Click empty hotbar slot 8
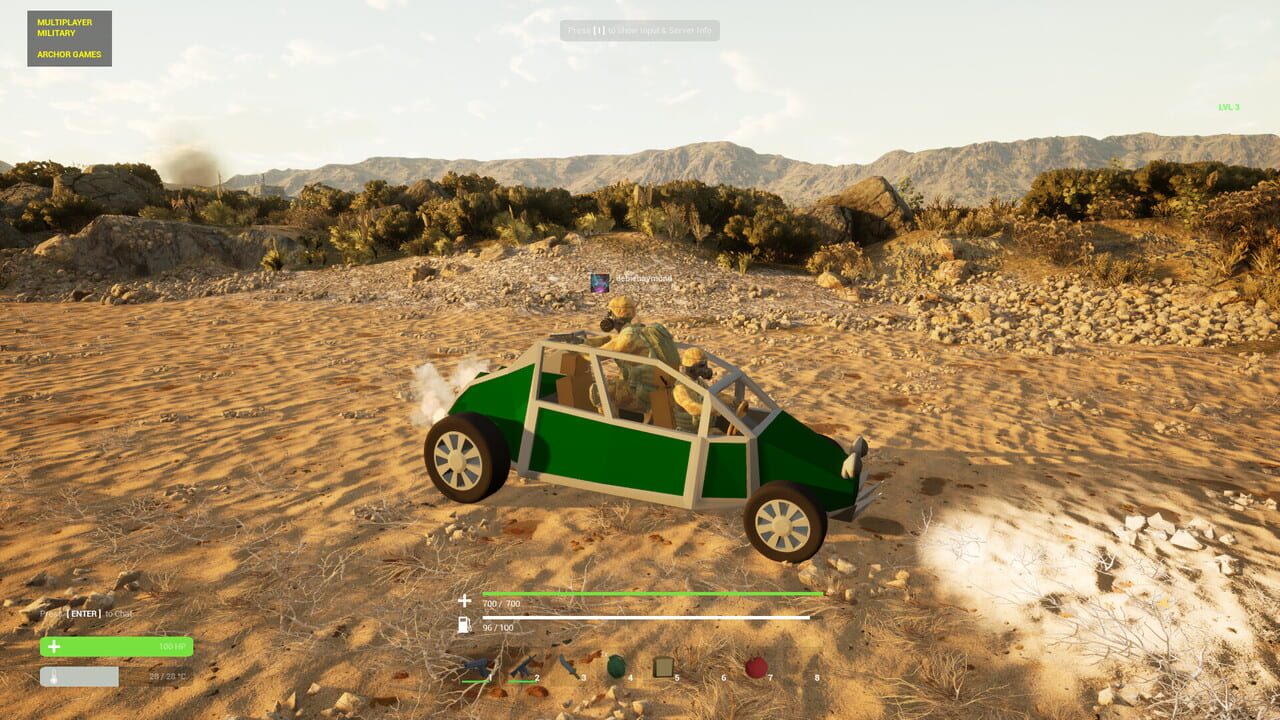Screen dimensions: 1280x720 [x=810, y=665]
